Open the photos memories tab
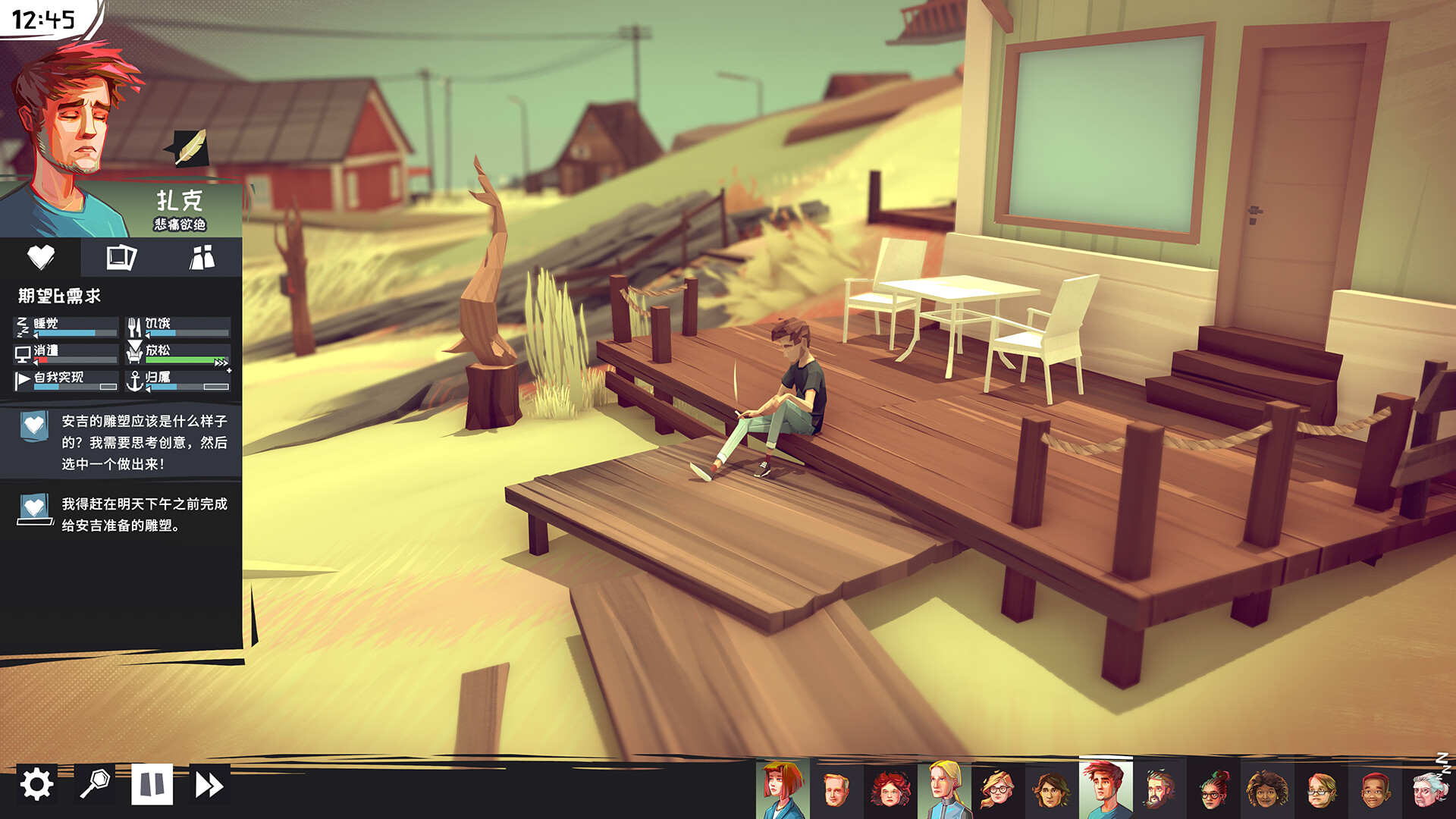 121,258
